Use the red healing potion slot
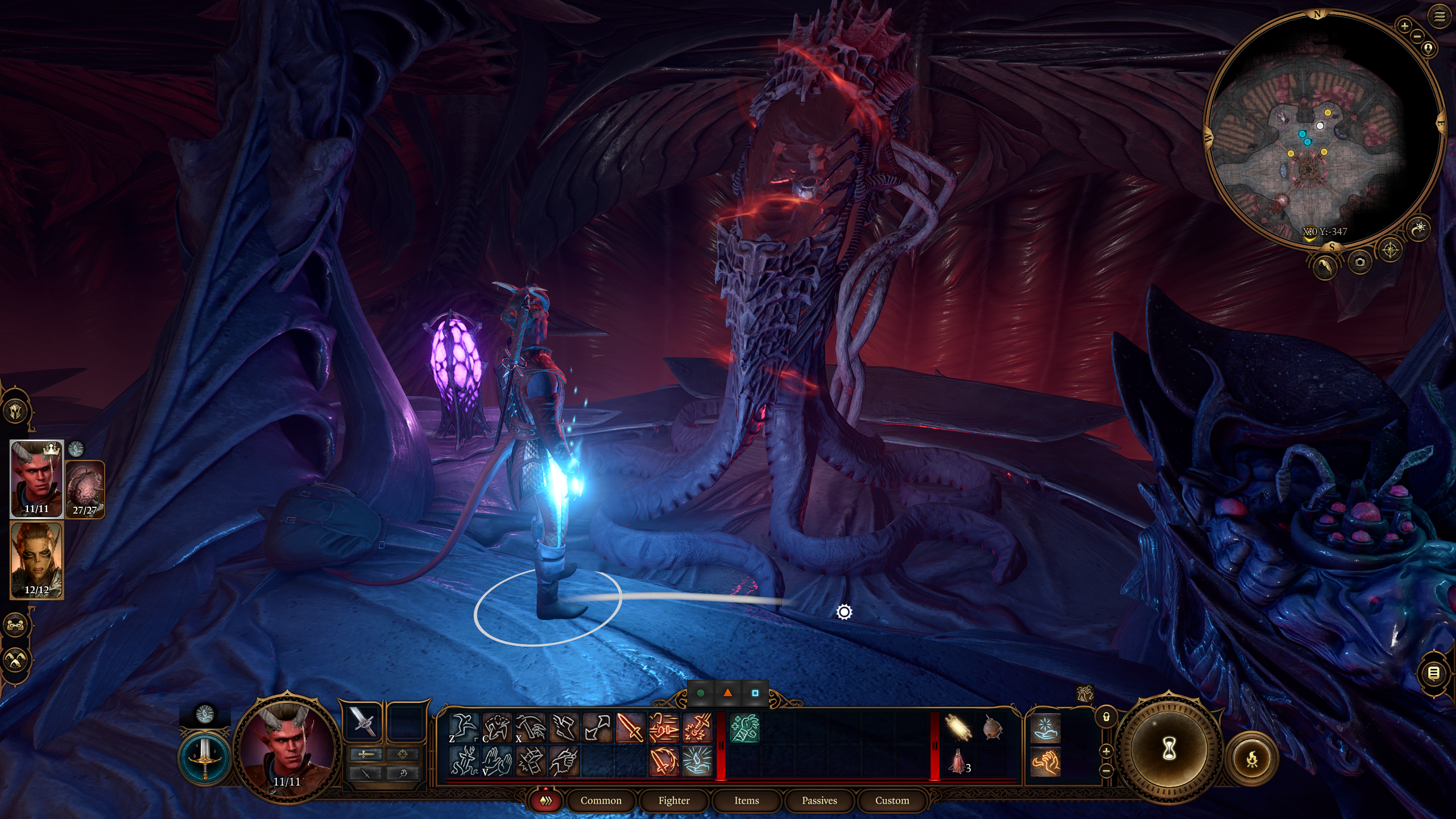The width and height of the screenshot is (1456, 819). point(958,761)
